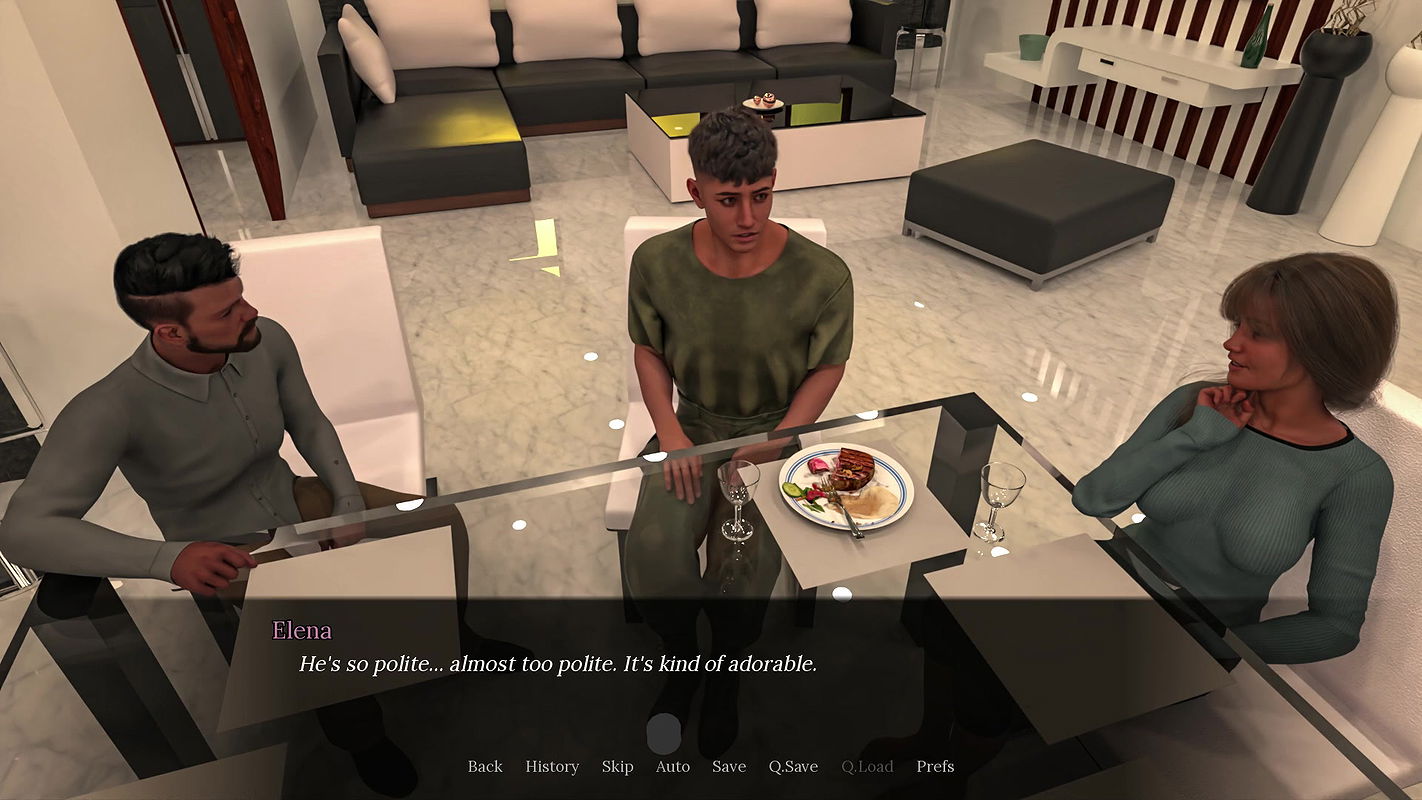Perform a quicksave with Q.Save
Screen dimensions: 1422x800
click(x=791, y=766)
